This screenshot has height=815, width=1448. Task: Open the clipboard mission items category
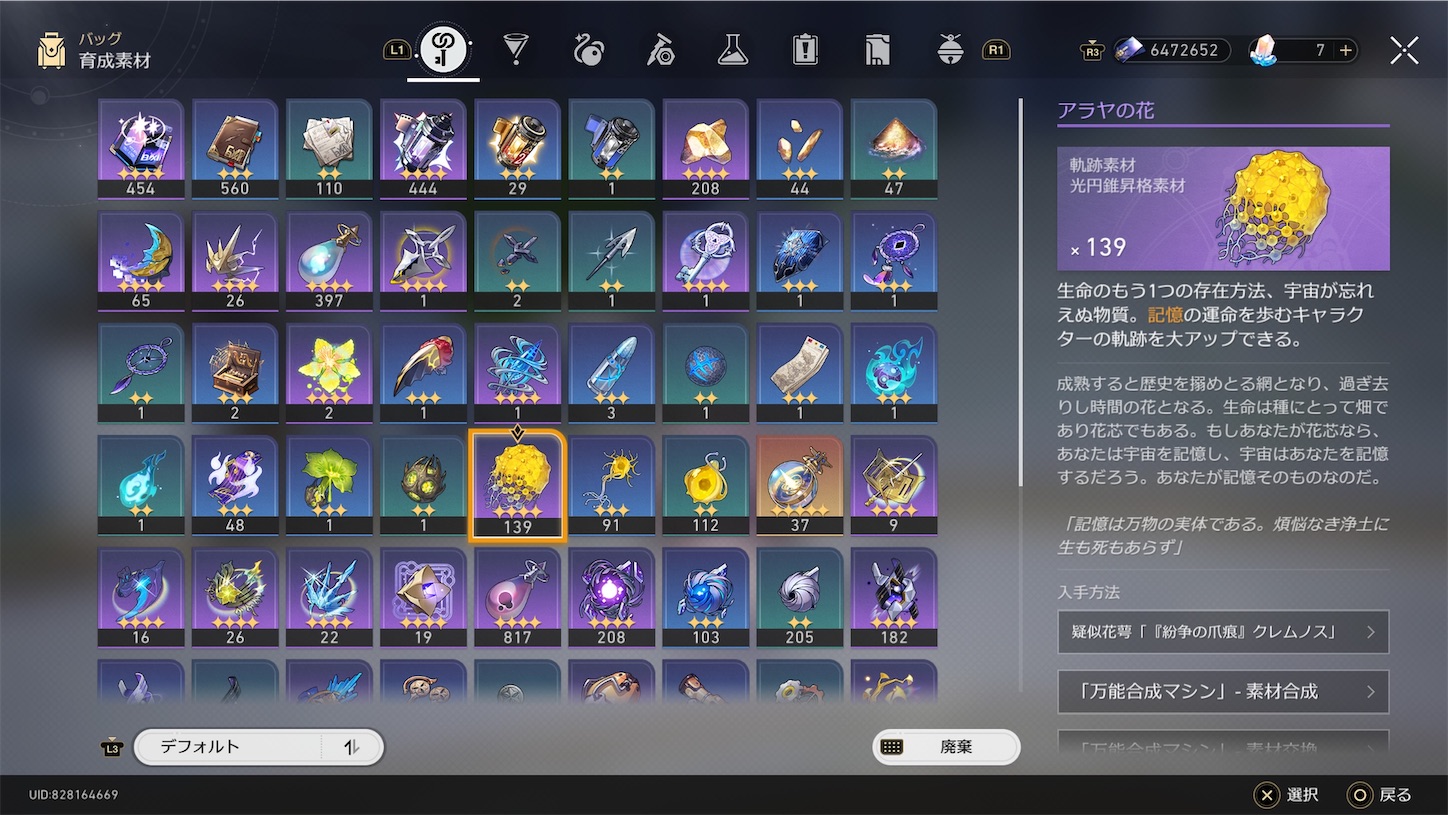click(x=805, y=49)
